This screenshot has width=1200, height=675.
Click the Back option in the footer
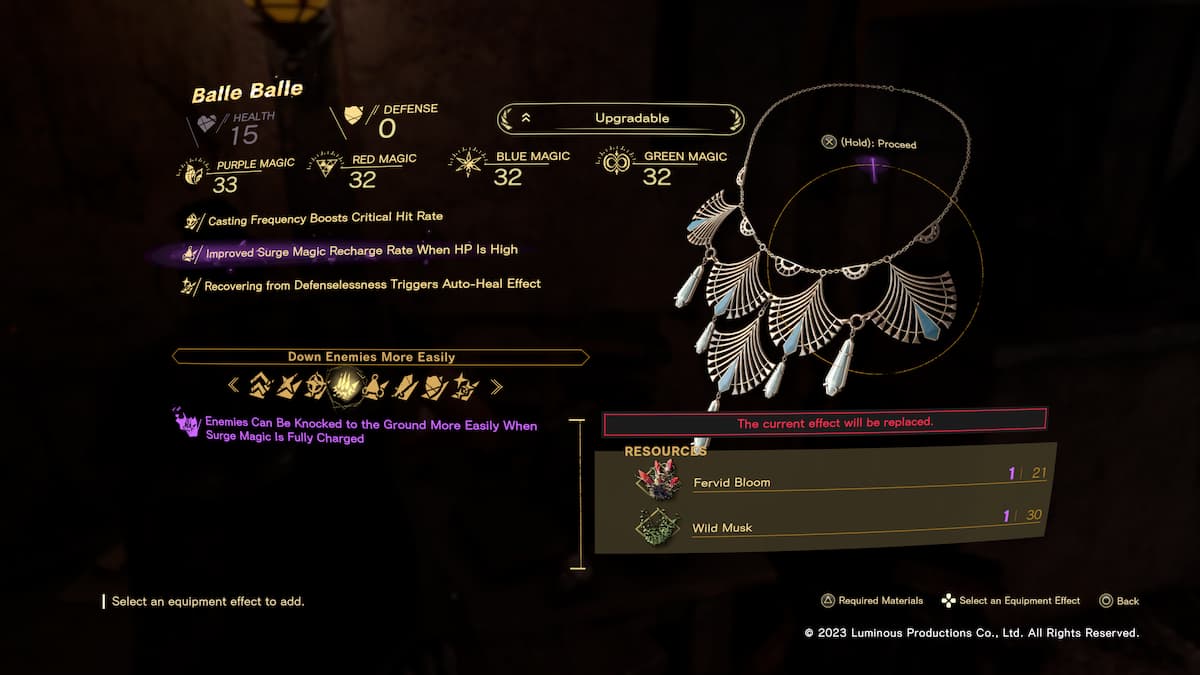[1120, 601]
